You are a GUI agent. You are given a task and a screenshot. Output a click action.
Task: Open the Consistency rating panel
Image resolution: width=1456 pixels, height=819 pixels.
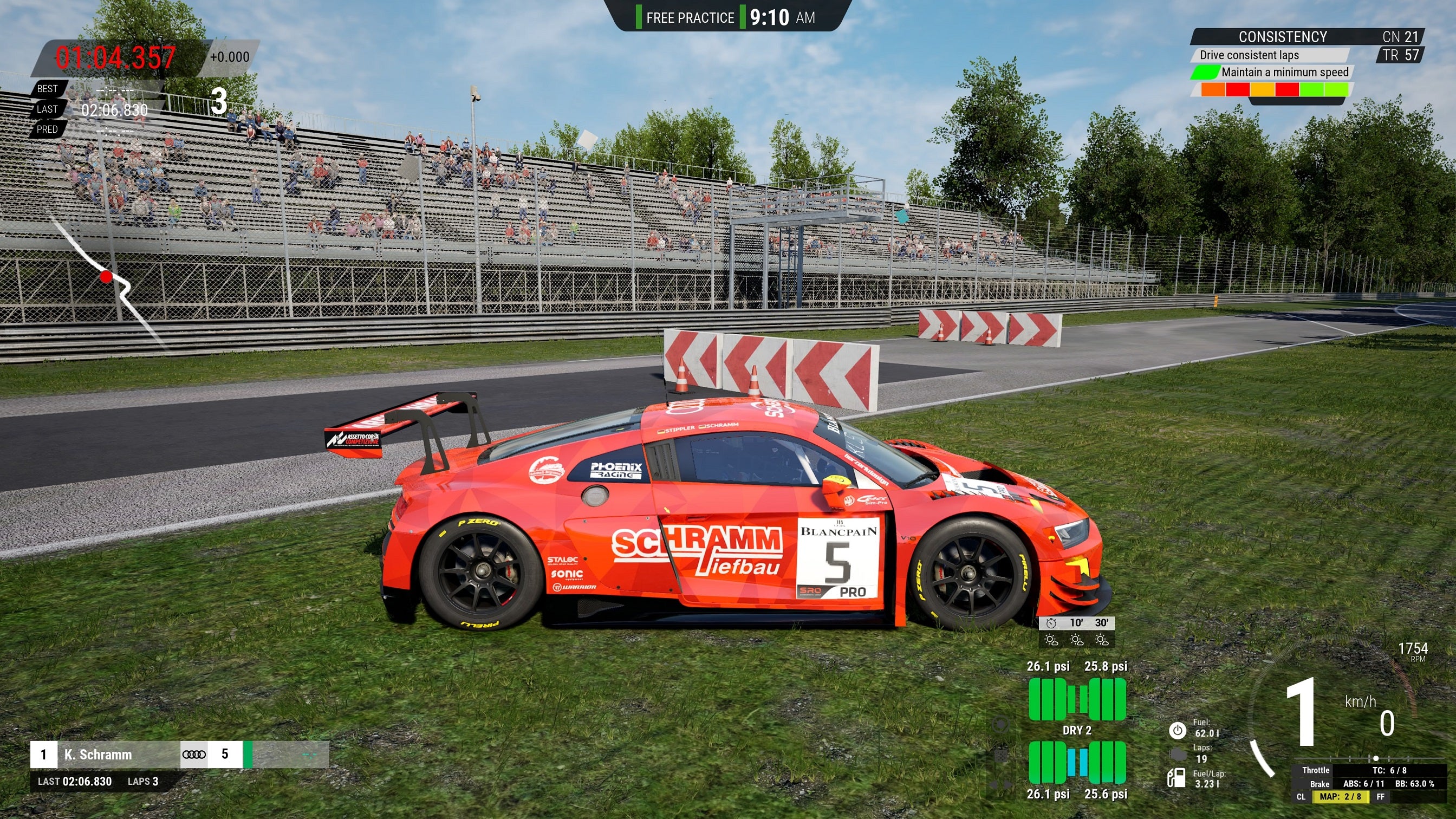pos(1282,37)
